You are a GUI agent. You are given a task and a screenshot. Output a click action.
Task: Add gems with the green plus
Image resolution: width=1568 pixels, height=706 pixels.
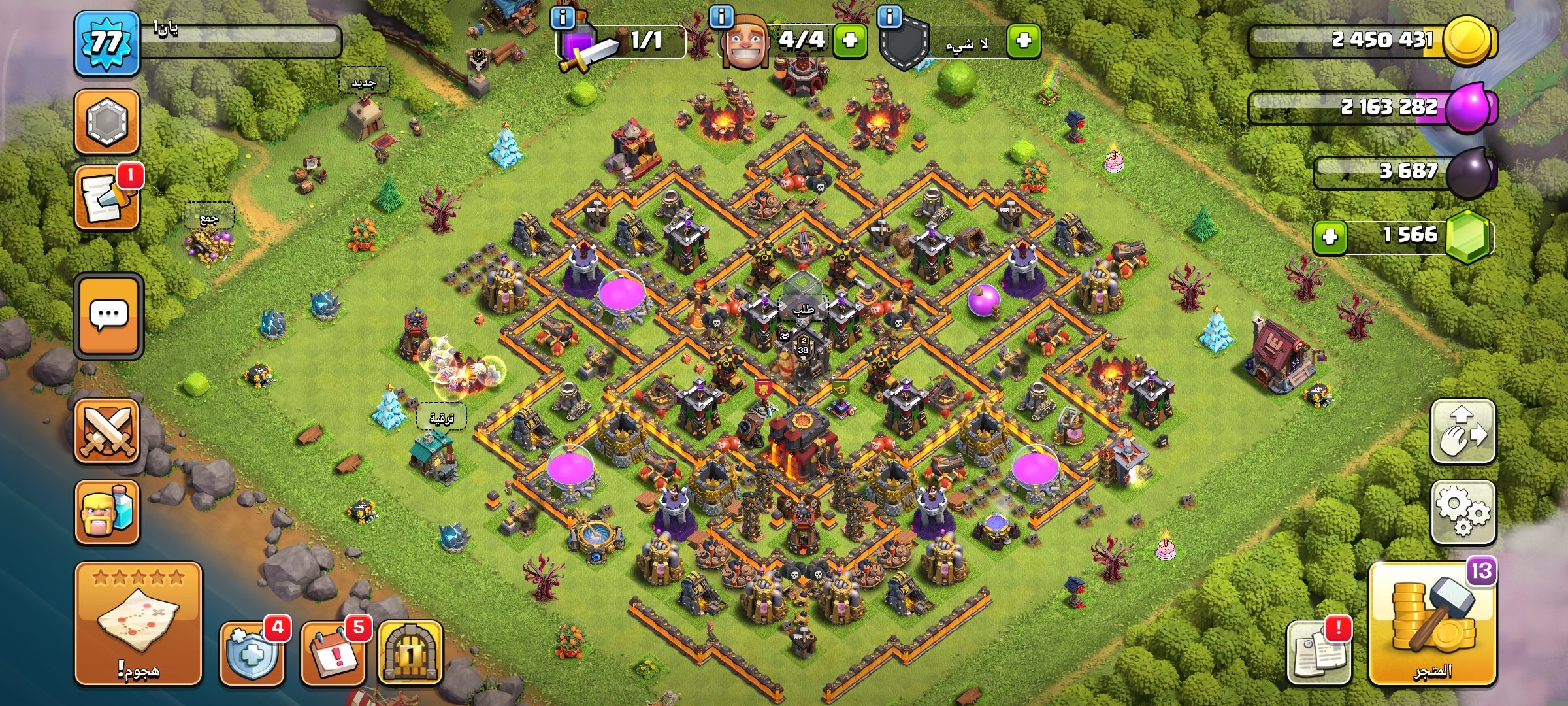coord(1330,236)
